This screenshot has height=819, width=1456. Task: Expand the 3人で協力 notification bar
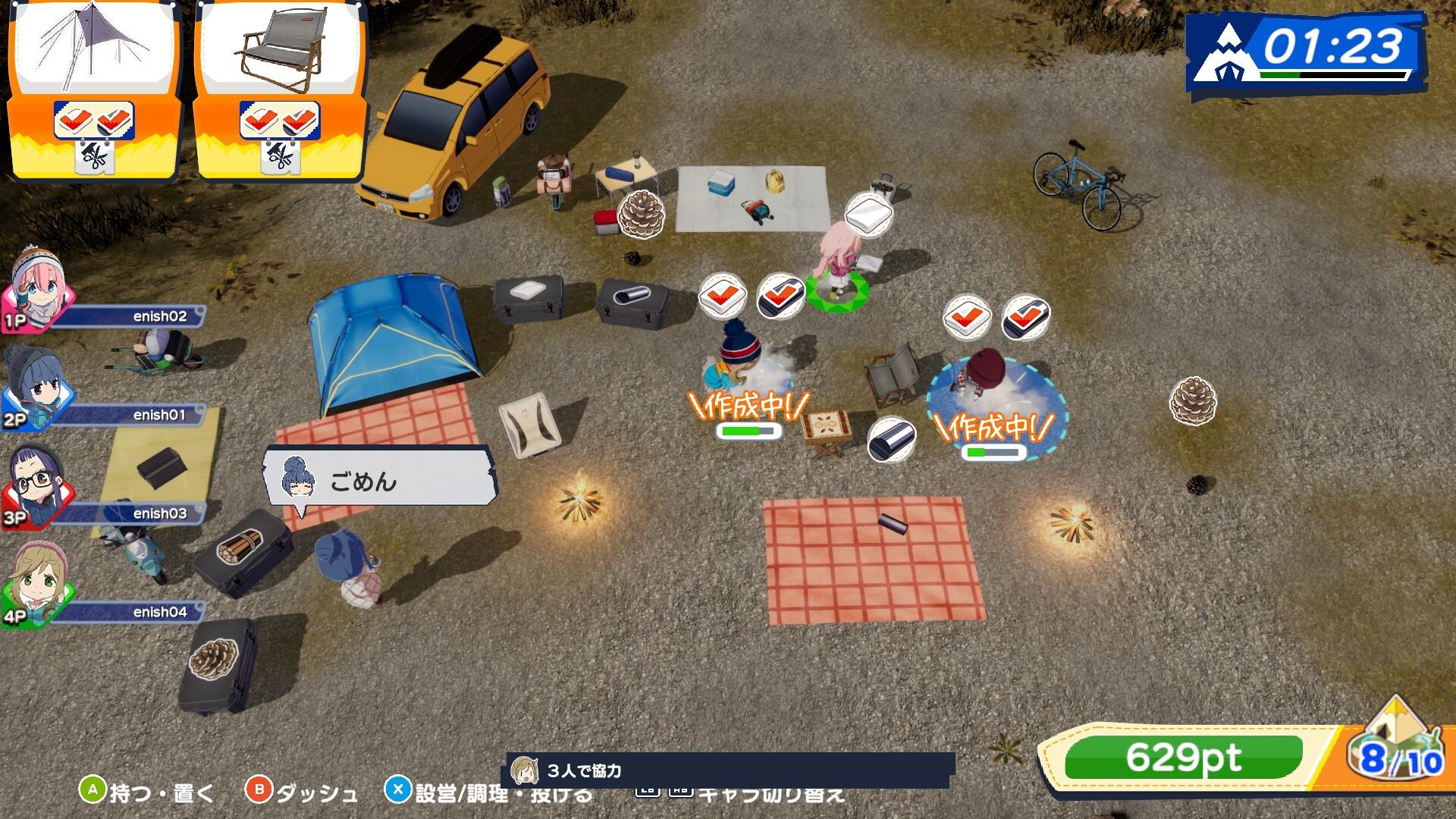pos(728,769)
